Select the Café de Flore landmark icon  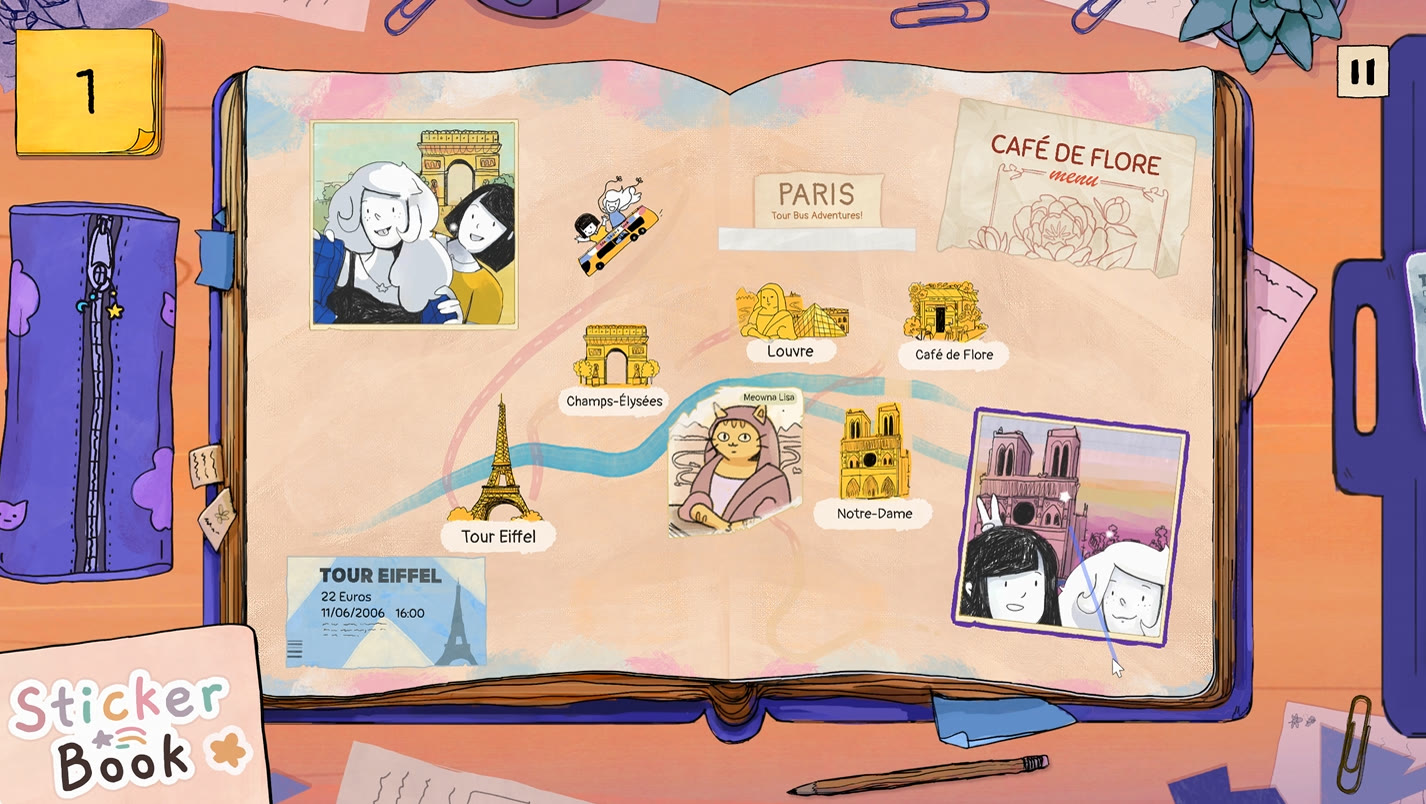tap(945, 312)
